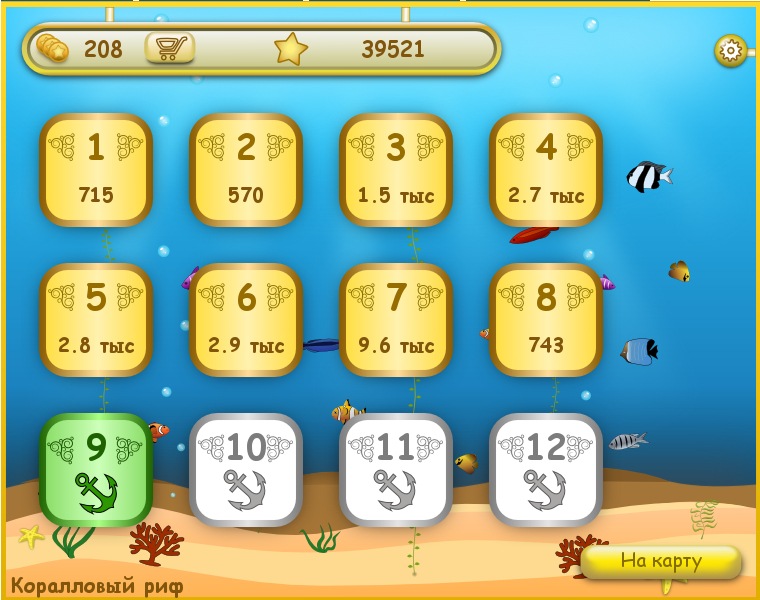Open level 8 tile
Viewport: 760px width, 600px height.
coord(546,320)
